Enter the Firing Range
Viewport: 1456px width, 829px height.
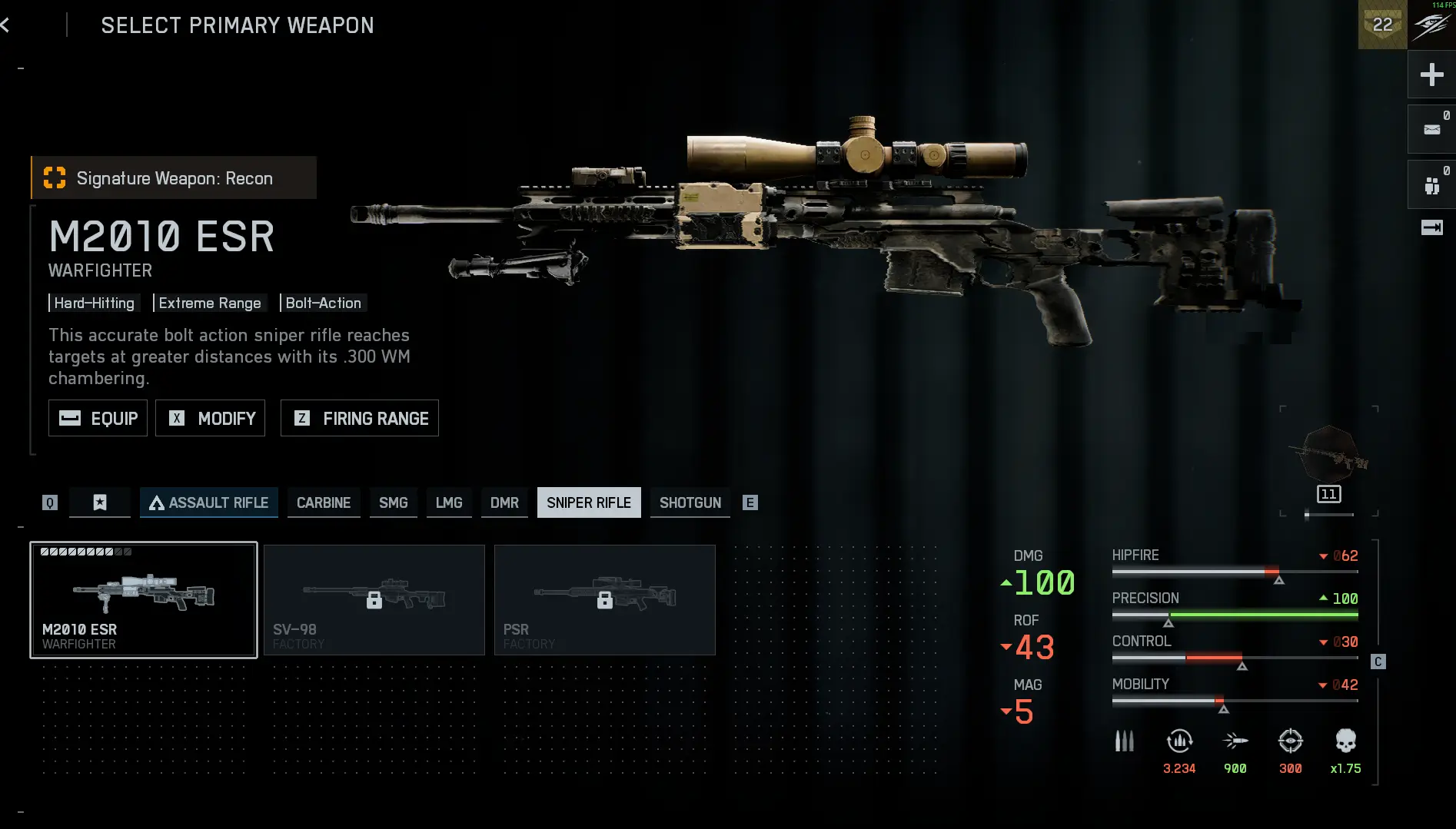[360, 419]
